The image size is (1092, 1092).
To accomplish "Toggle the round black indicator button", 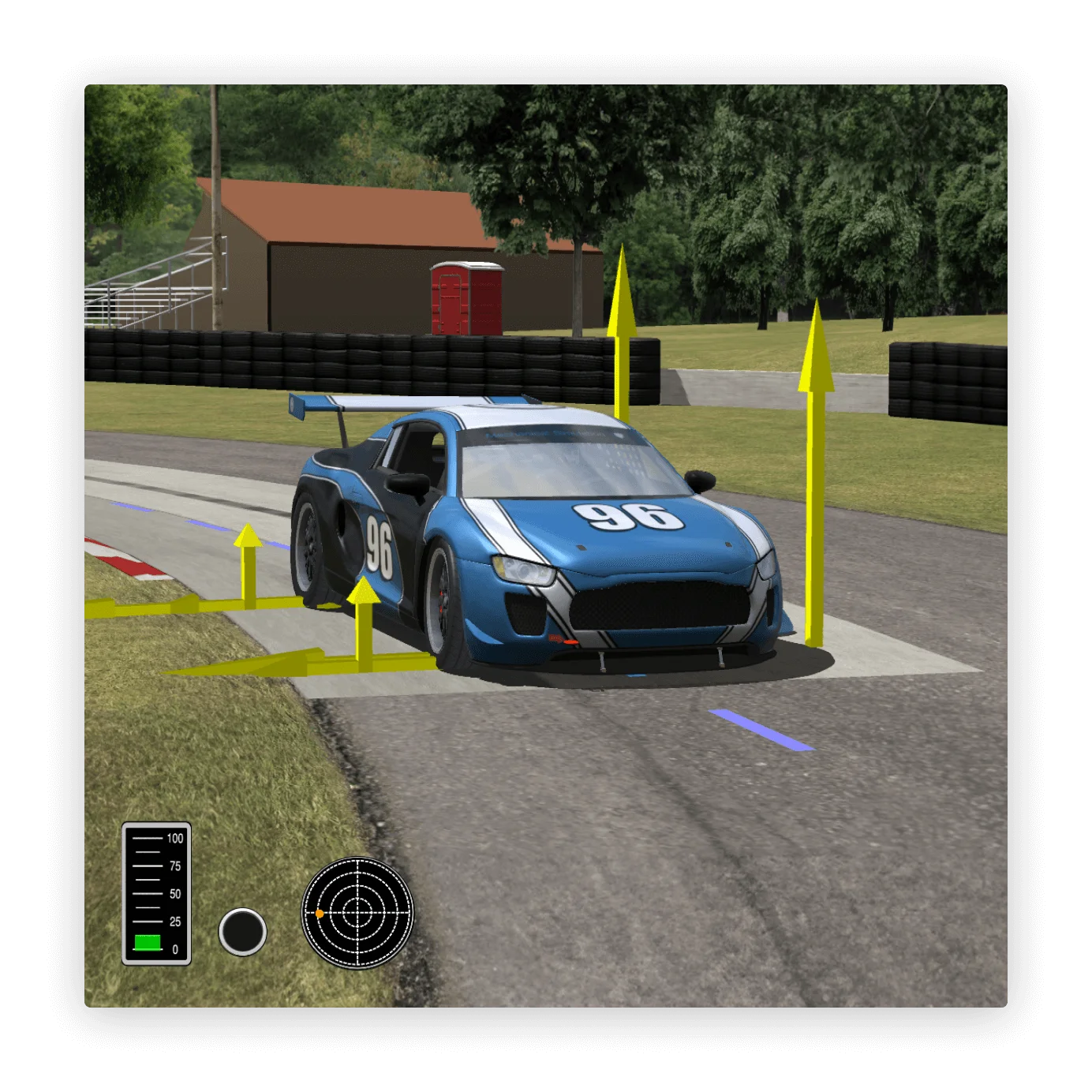I will pos(241,931).
